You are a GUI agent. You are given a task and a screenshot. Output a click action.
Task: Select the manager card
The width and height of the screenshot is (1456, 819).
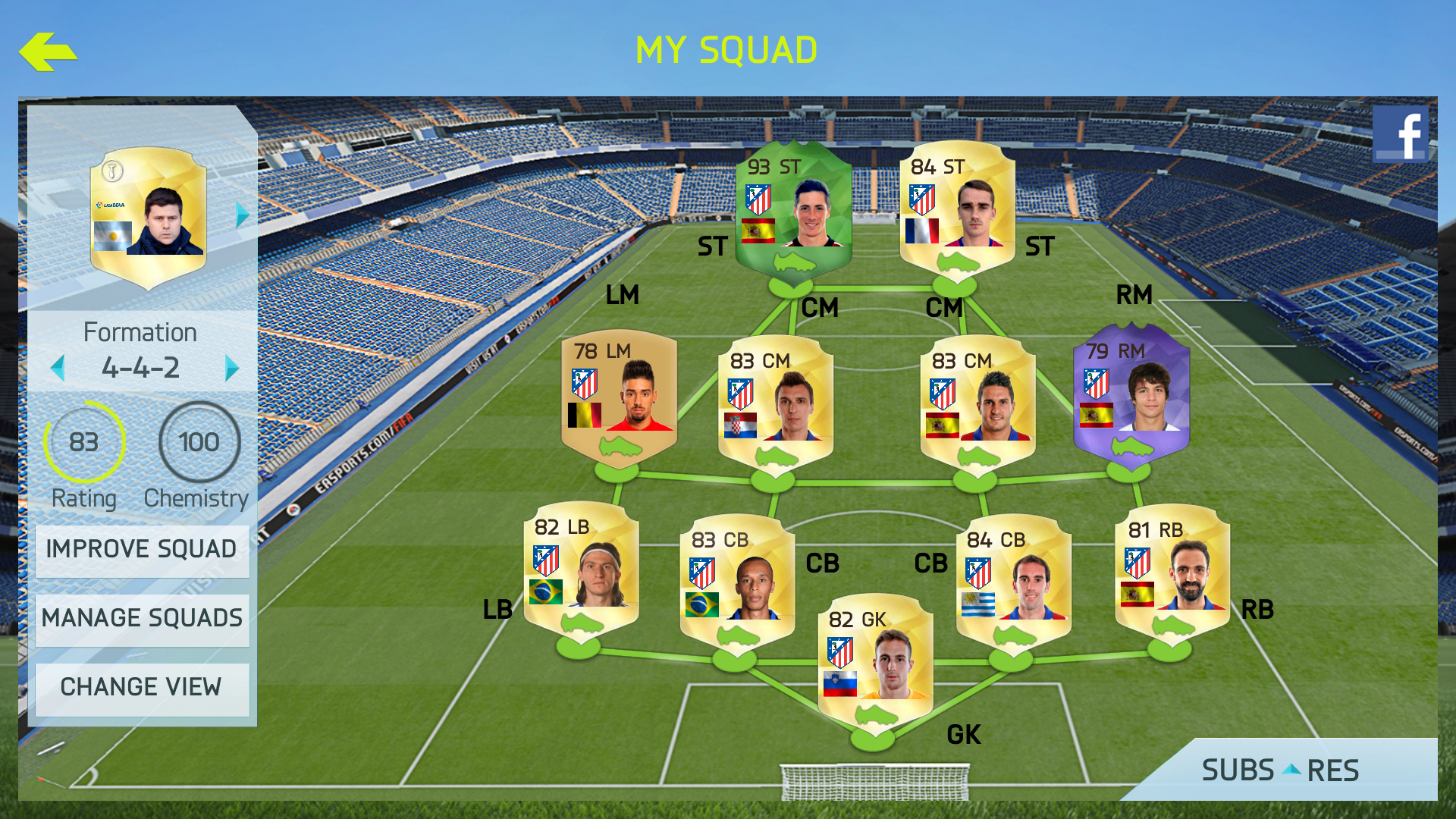(149, 216)
